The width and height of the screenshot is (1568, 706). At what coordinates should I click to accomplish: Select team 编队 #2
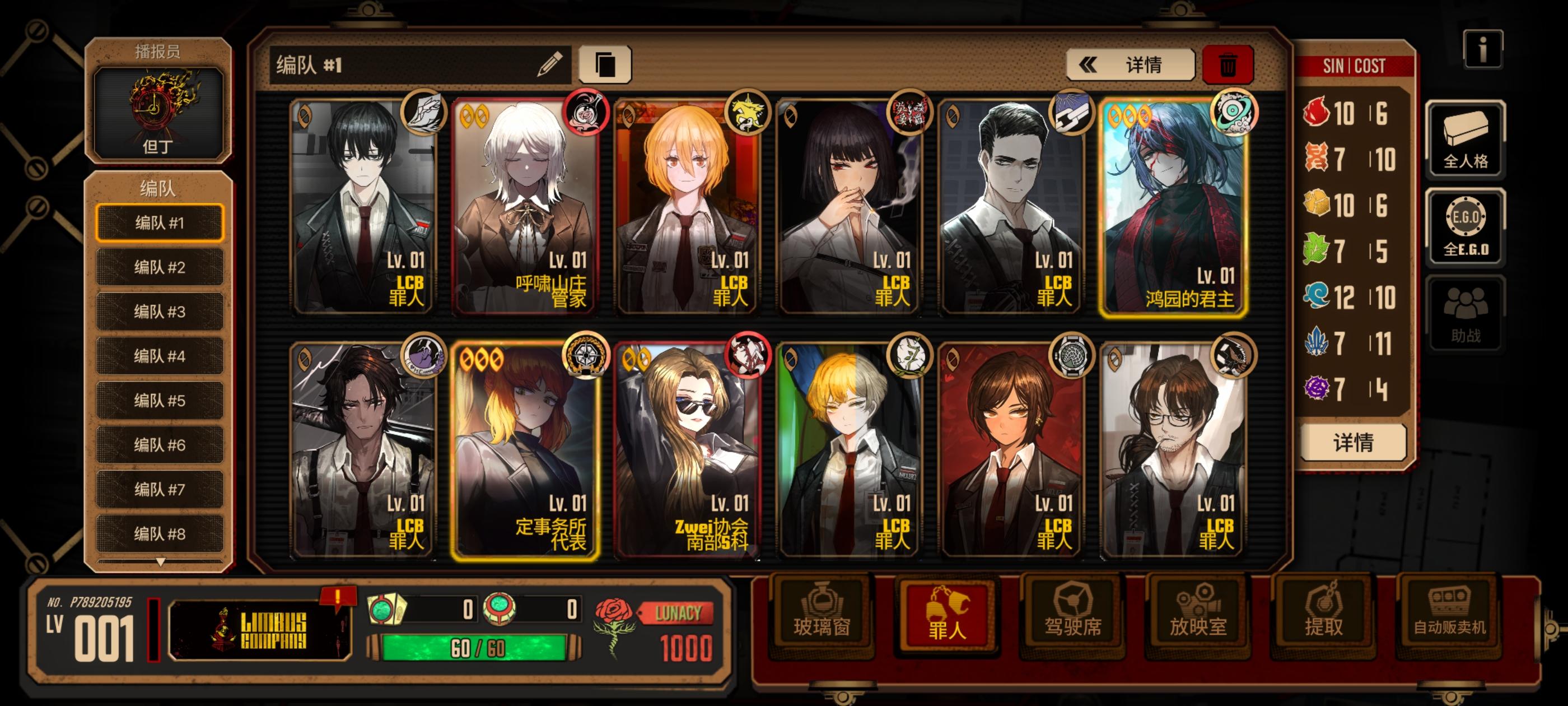coord(160,266)
